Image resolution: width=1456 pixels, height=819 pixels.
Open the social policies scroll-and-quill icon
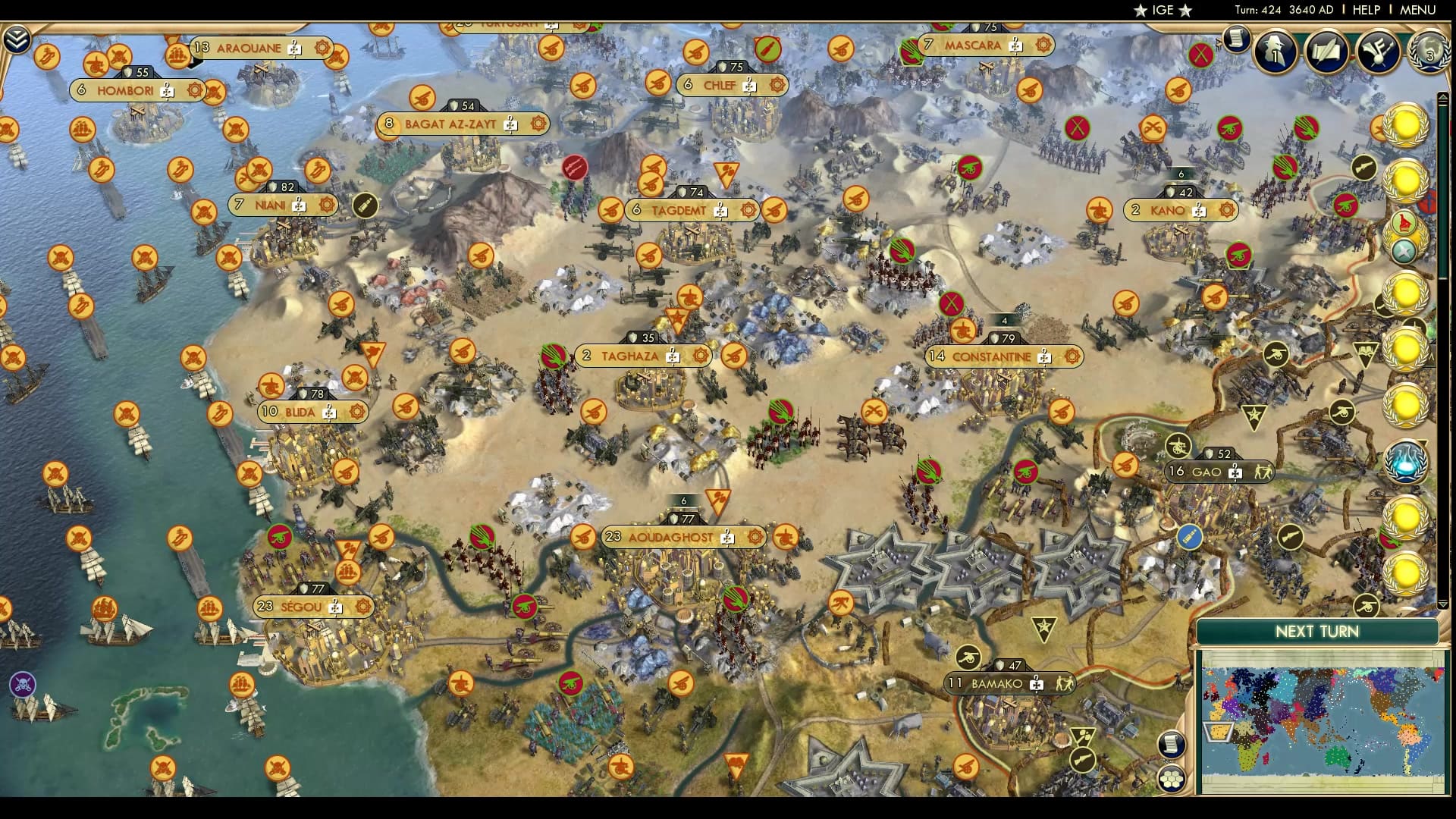[x=1327, y=51]
